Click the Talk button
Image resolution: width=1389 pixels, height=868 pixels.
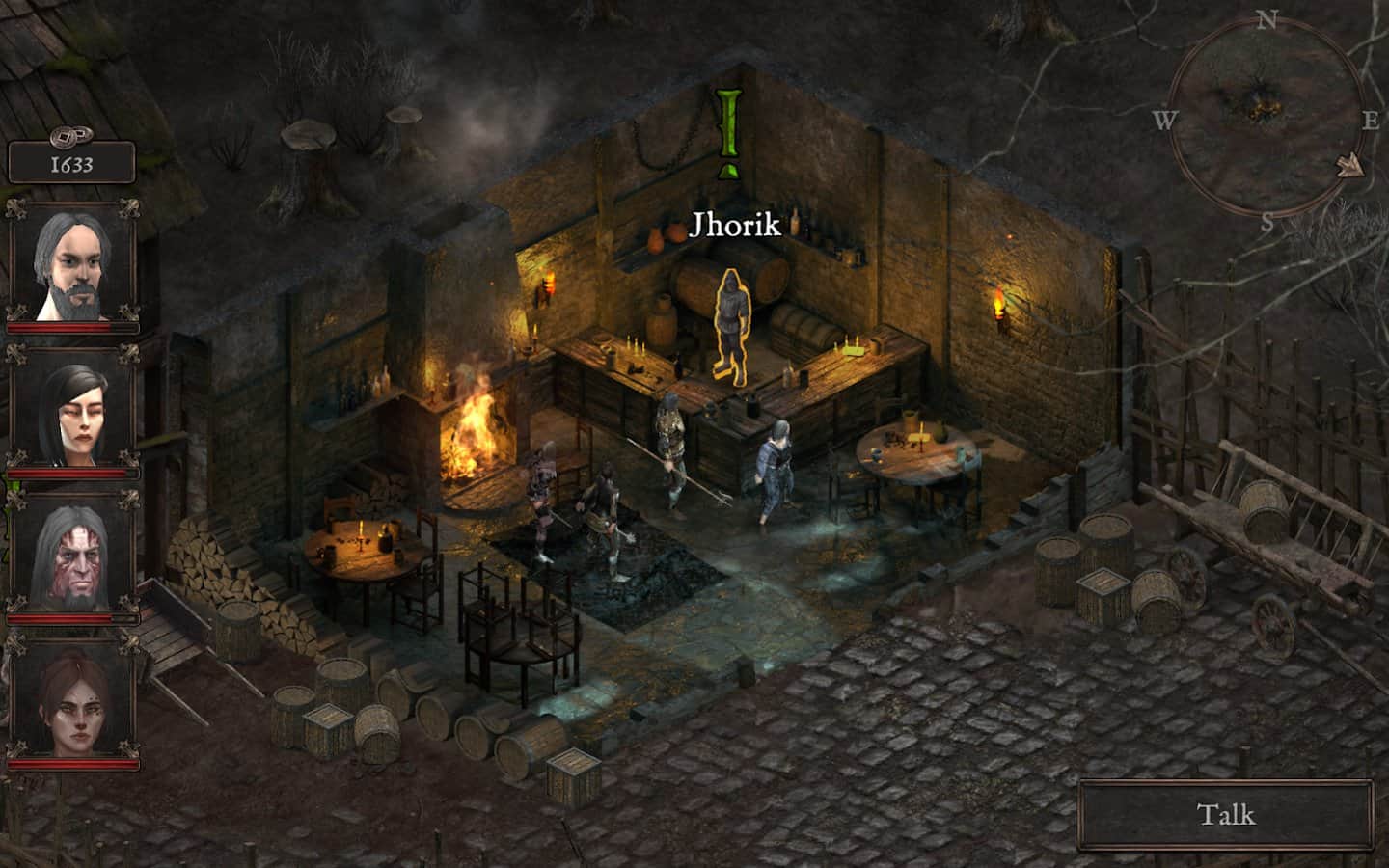1226,815
